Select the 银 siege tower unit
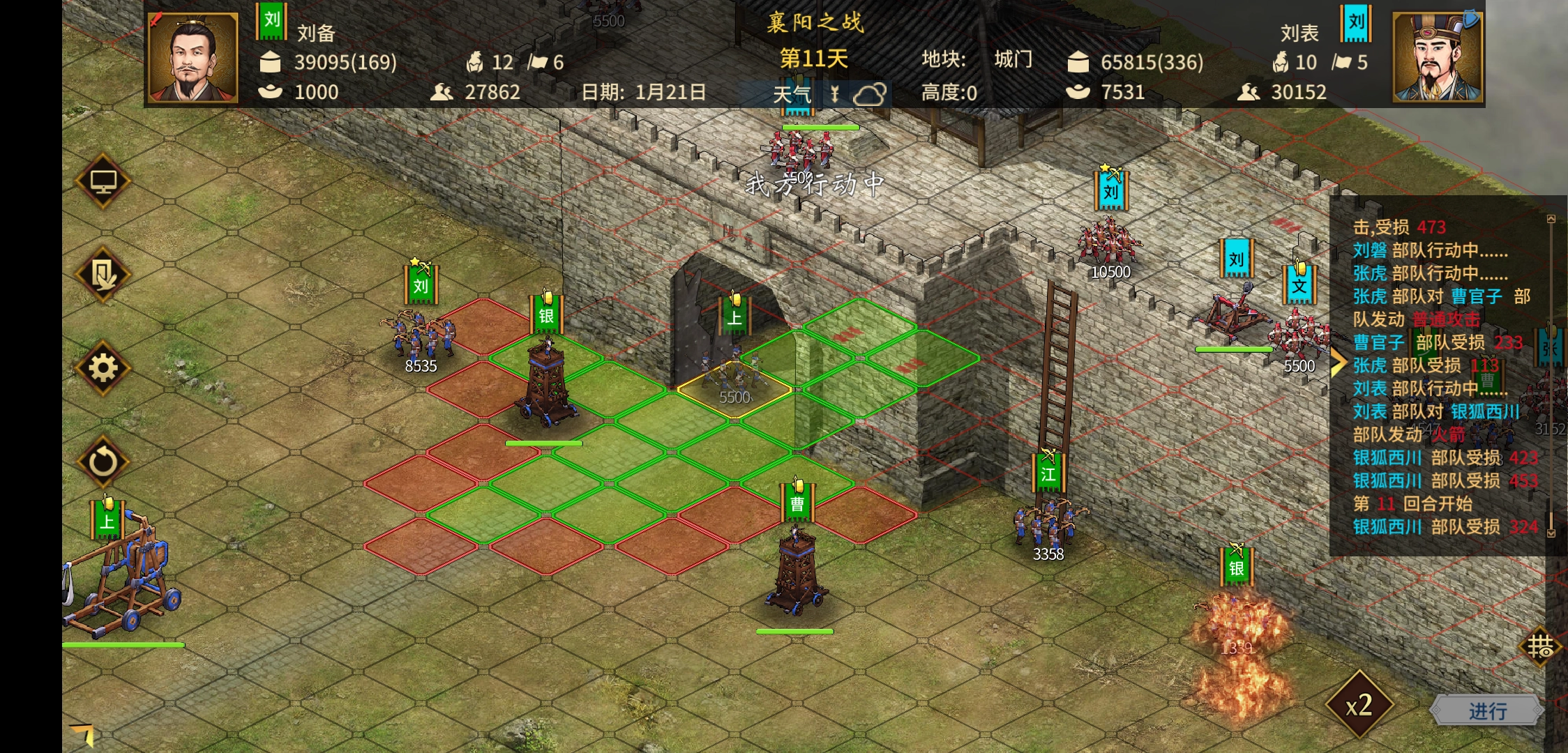 [547, 380]
